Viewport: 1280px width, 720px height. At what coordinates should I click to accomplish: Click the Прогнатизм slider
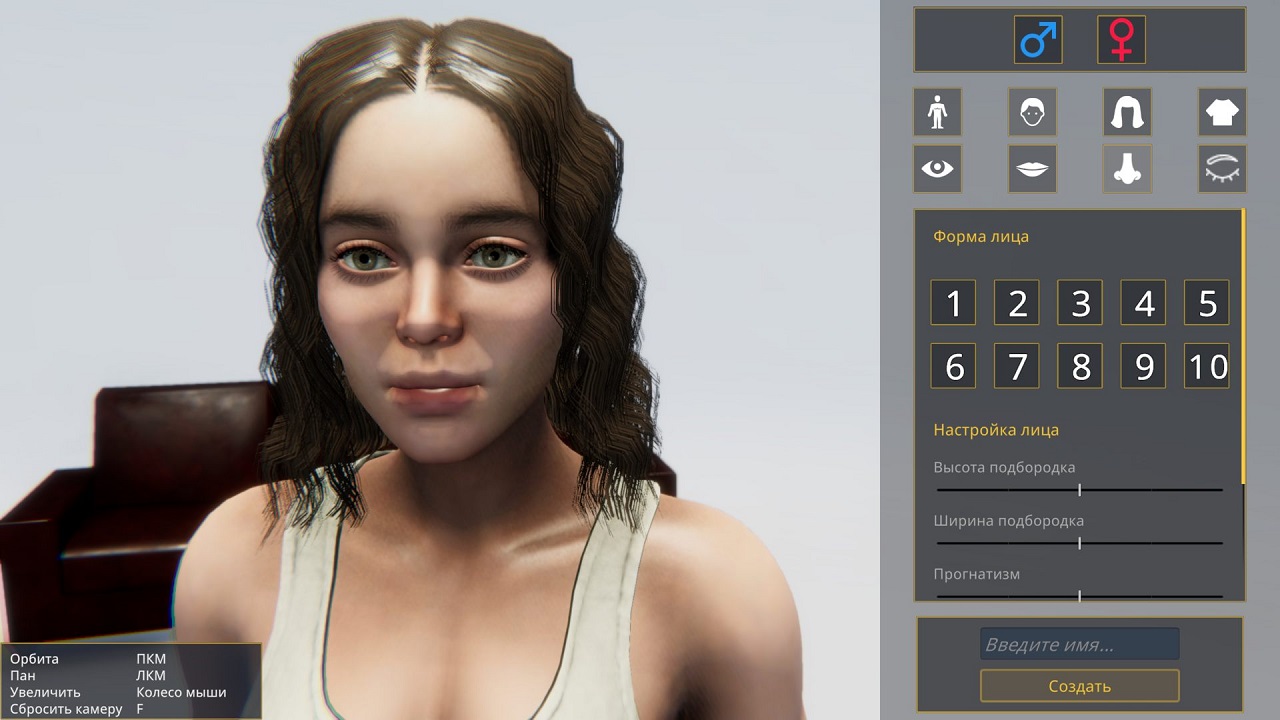click(1079, 596)
